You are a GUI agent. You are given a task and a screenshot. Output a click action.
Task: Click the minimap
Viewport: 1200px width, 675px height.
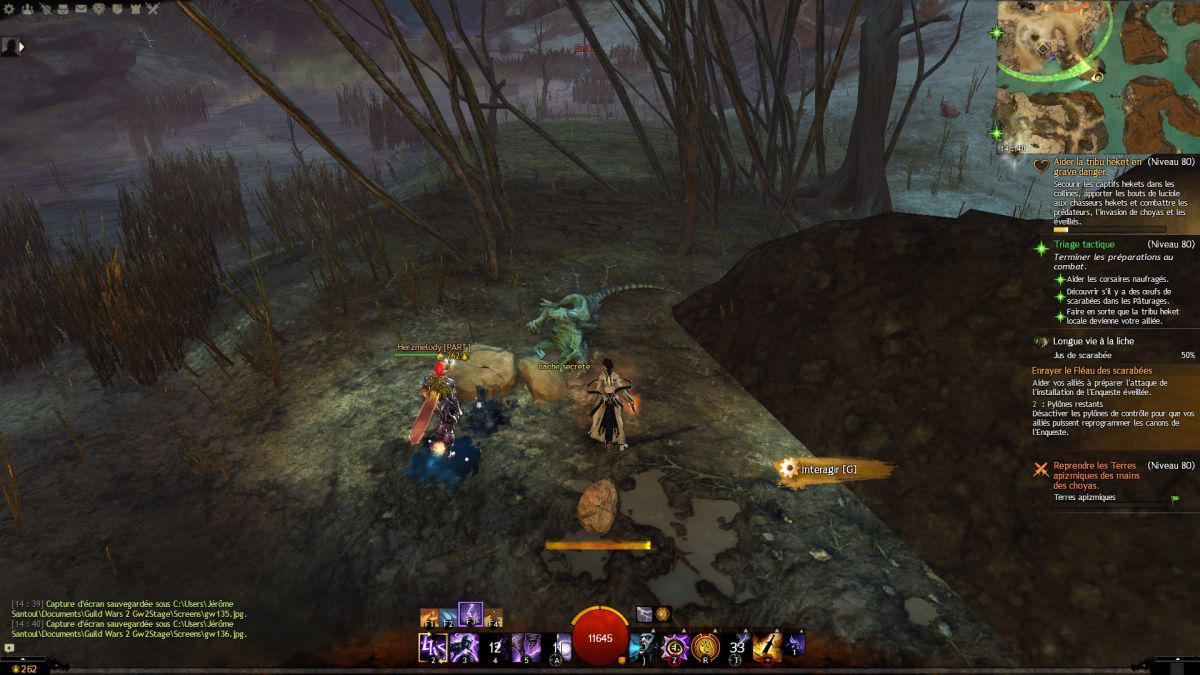[x=1097, y=77]
